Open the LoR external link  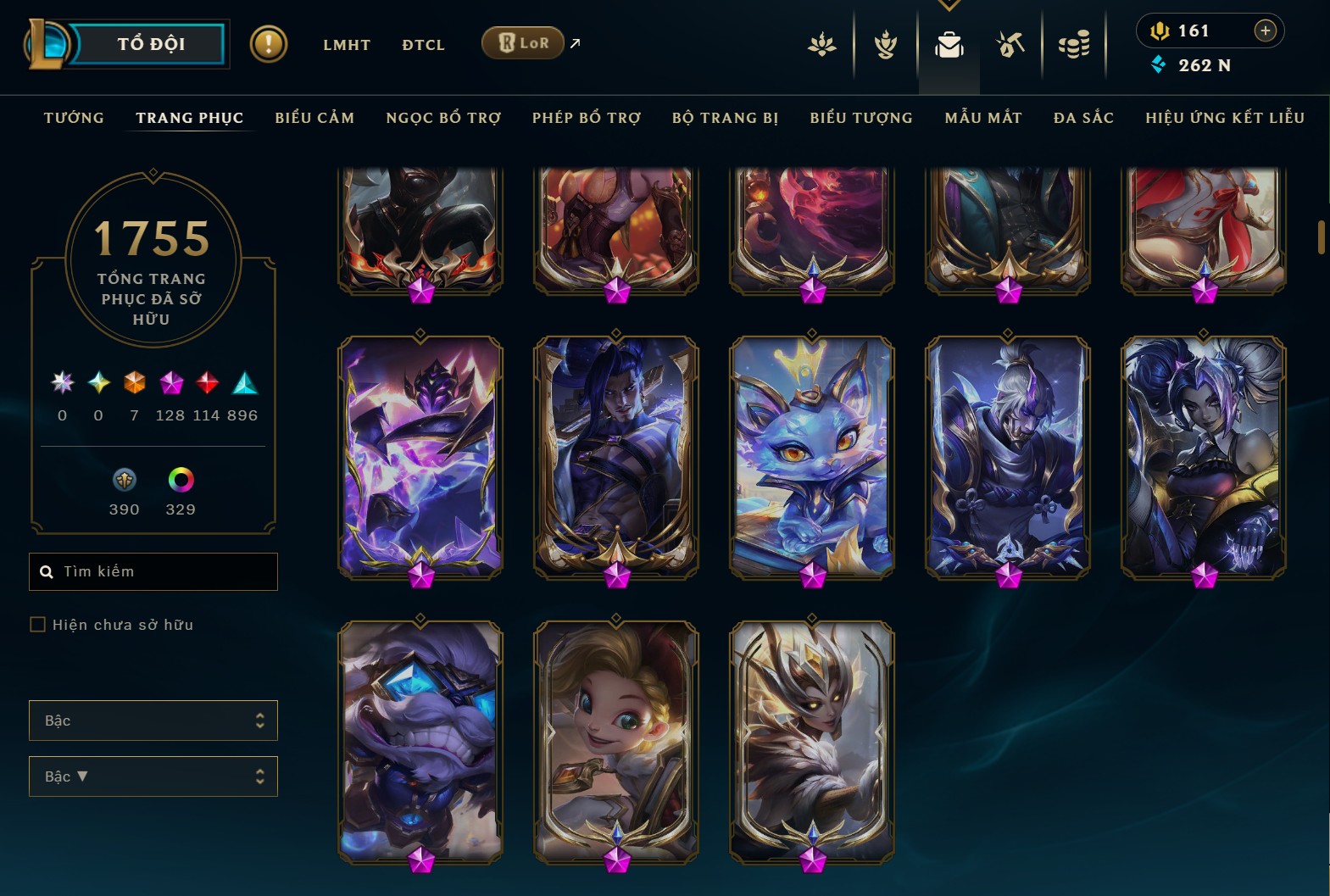click(x=522, y=42)
